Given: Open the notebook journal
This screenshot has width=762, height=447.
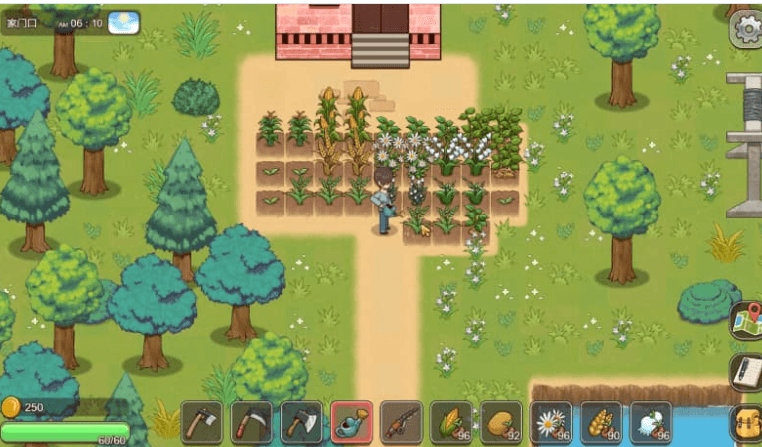Looking at the screenshot, I should coord(746,372).
